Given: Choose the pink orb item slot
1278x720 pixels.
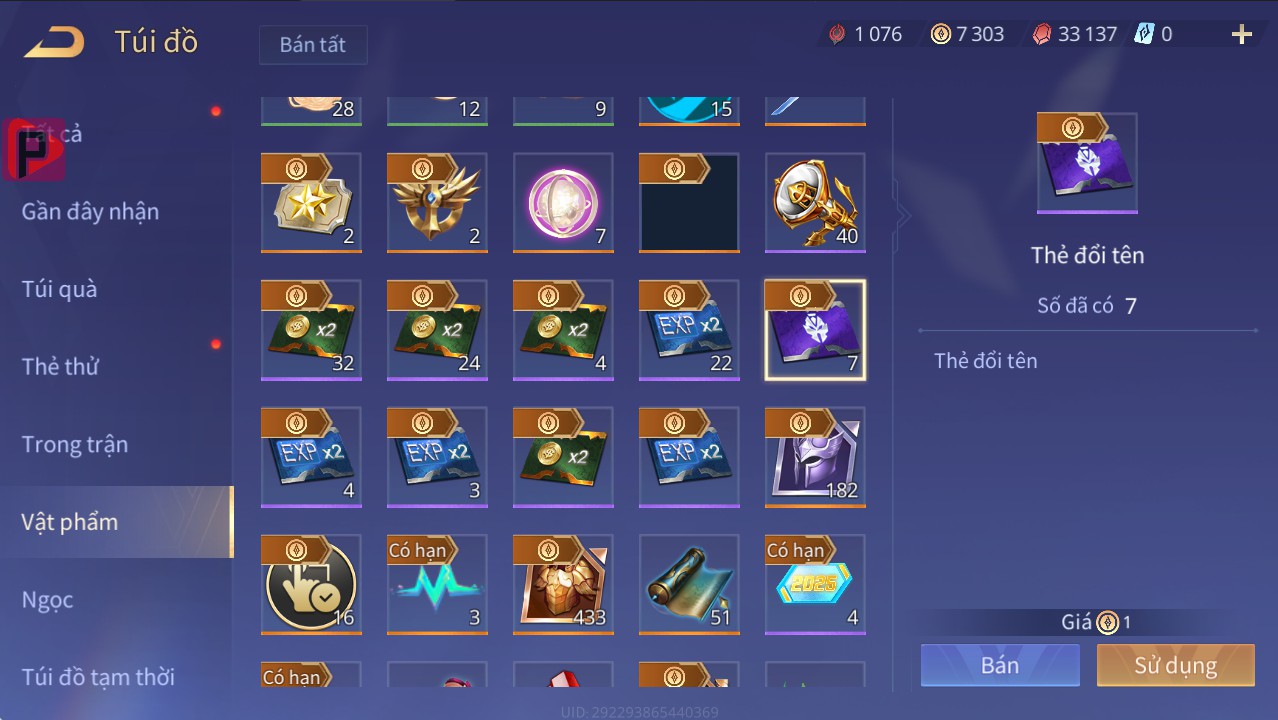Looking at the screenshot, I should tap(563, 203).
